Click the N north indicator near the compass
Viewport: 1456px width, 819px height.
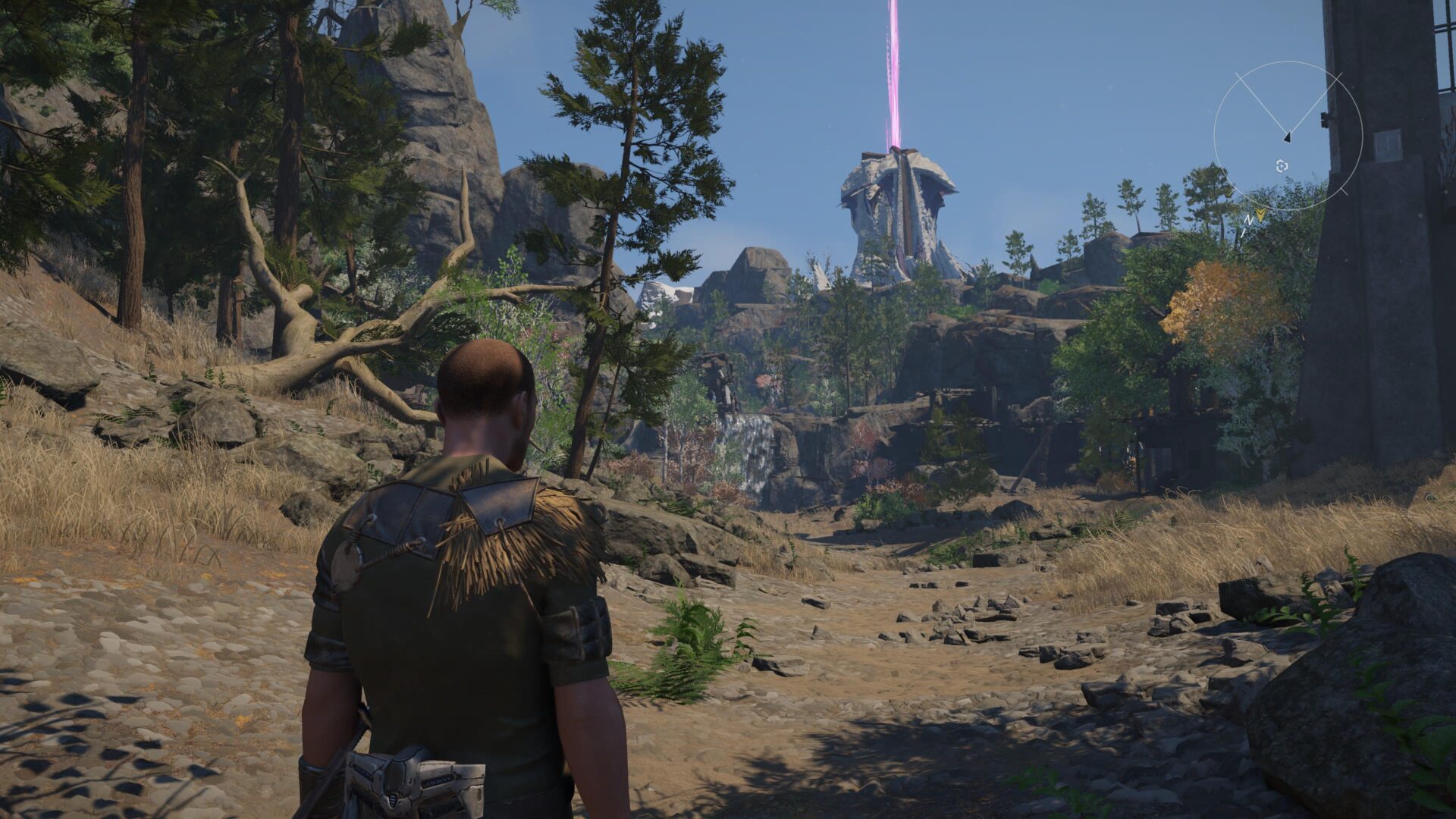point(1250,220)
